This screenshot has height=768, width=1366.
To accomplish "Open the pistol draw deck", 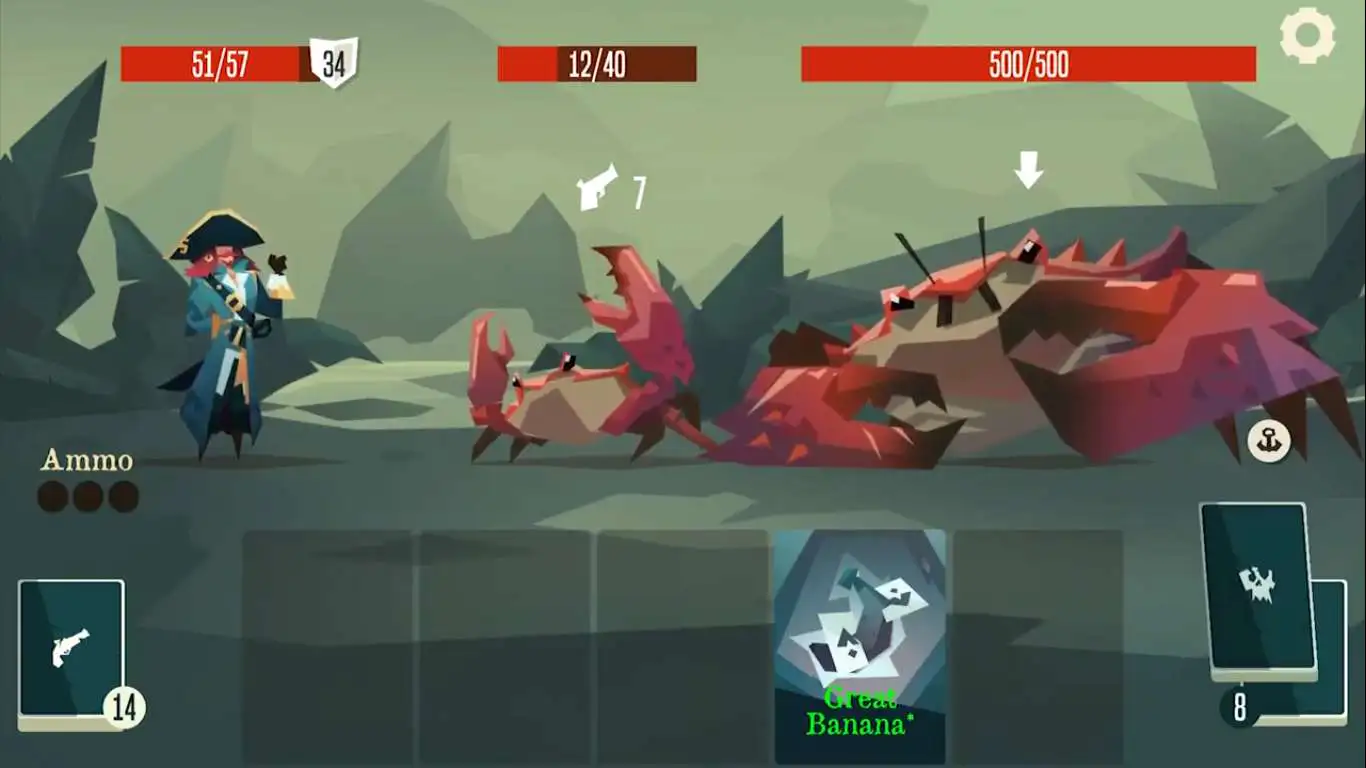I will 71,650.
